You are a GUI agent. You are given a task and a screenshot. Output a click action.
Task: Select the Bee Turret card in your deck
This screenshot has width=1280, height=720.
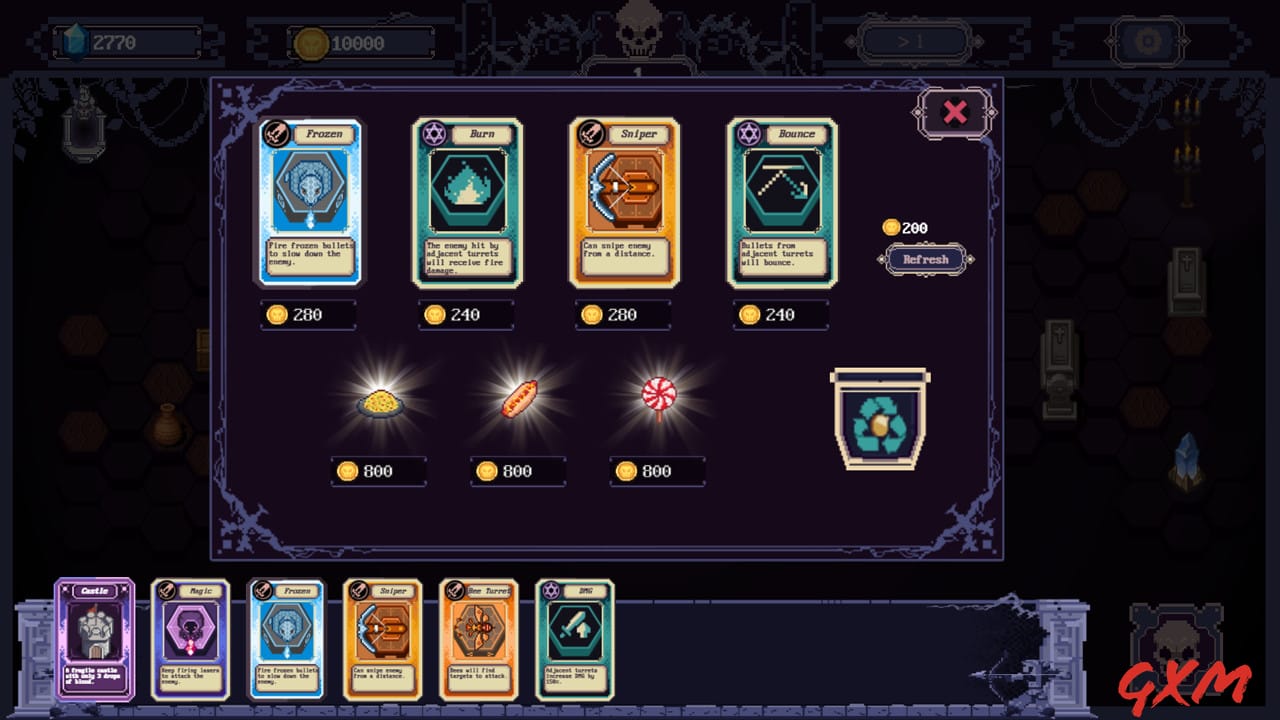[476, 640]
